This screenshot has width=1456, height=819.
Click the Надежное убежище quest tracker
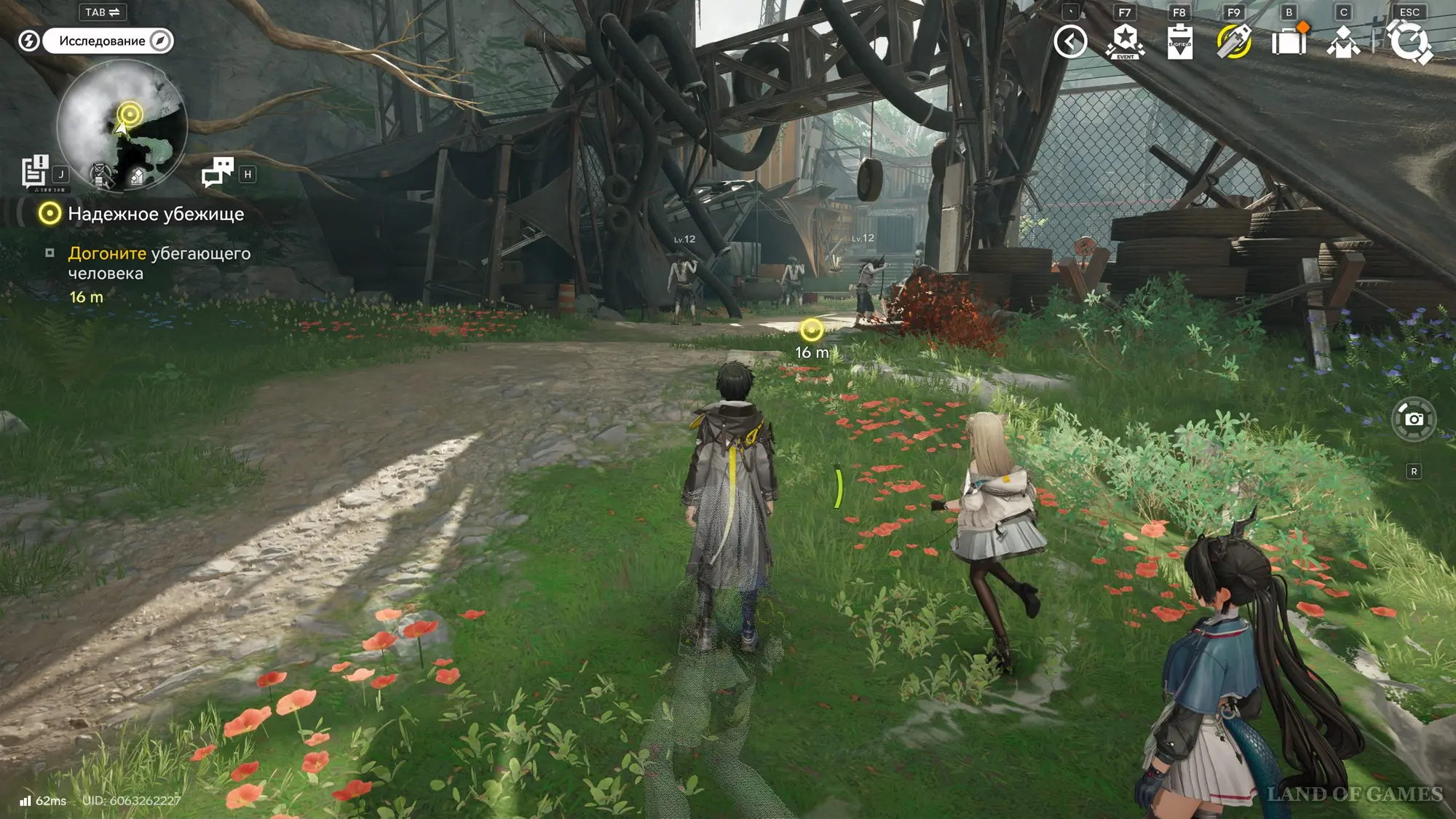tap(156, 214)
